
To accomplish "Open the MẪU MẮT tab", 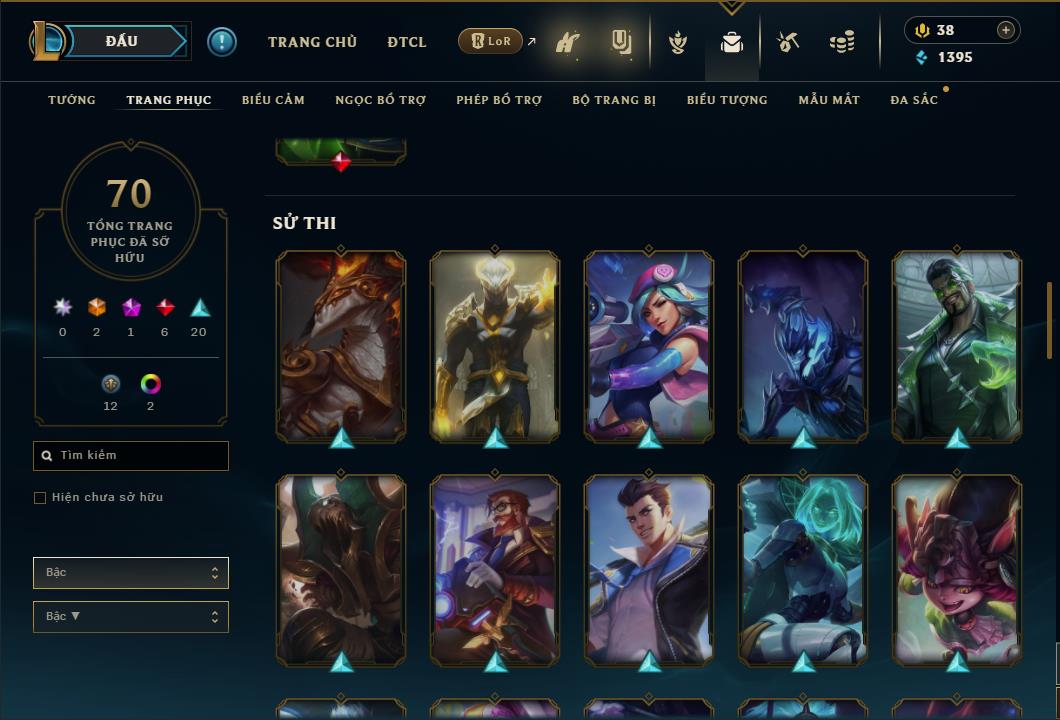I will (x=829, y=100).
